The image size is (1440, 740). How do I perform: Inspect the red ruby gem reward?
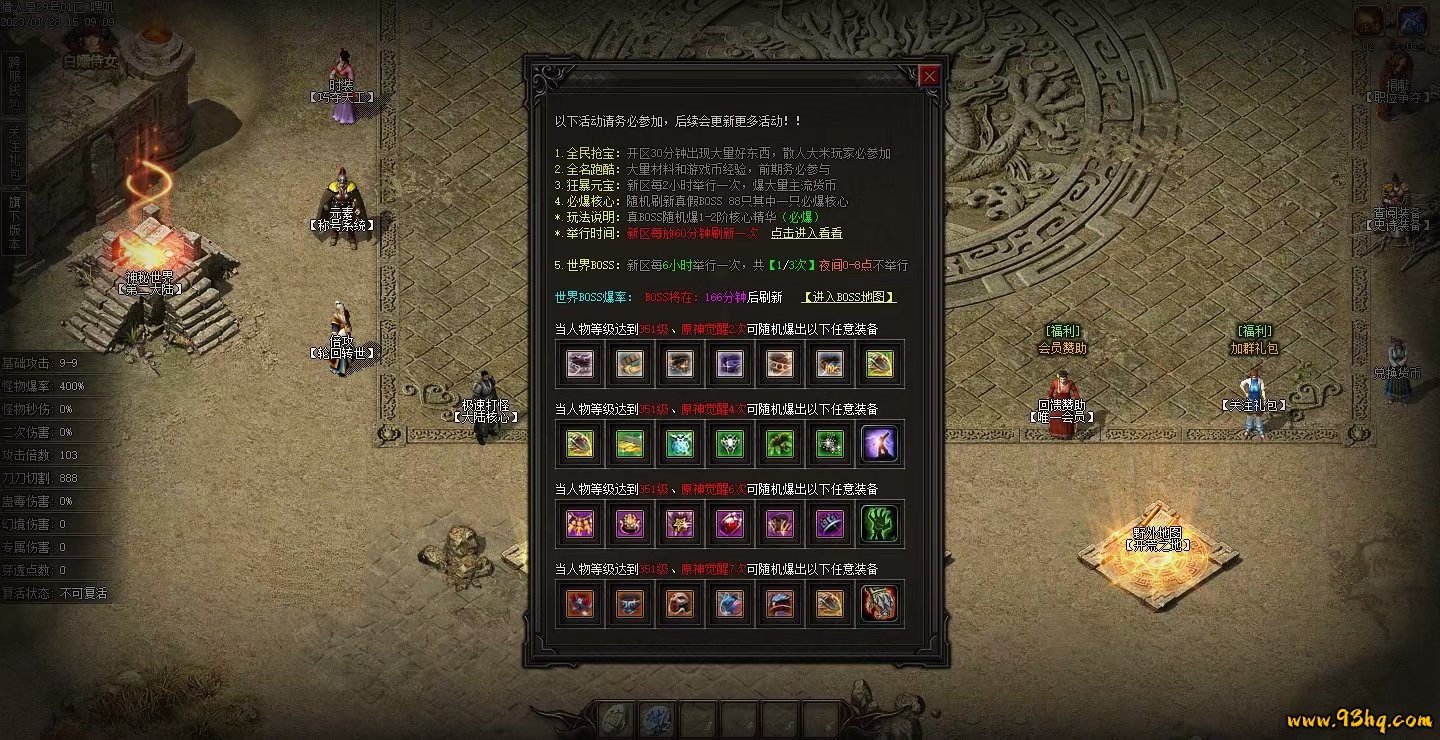tap(730, 524)
